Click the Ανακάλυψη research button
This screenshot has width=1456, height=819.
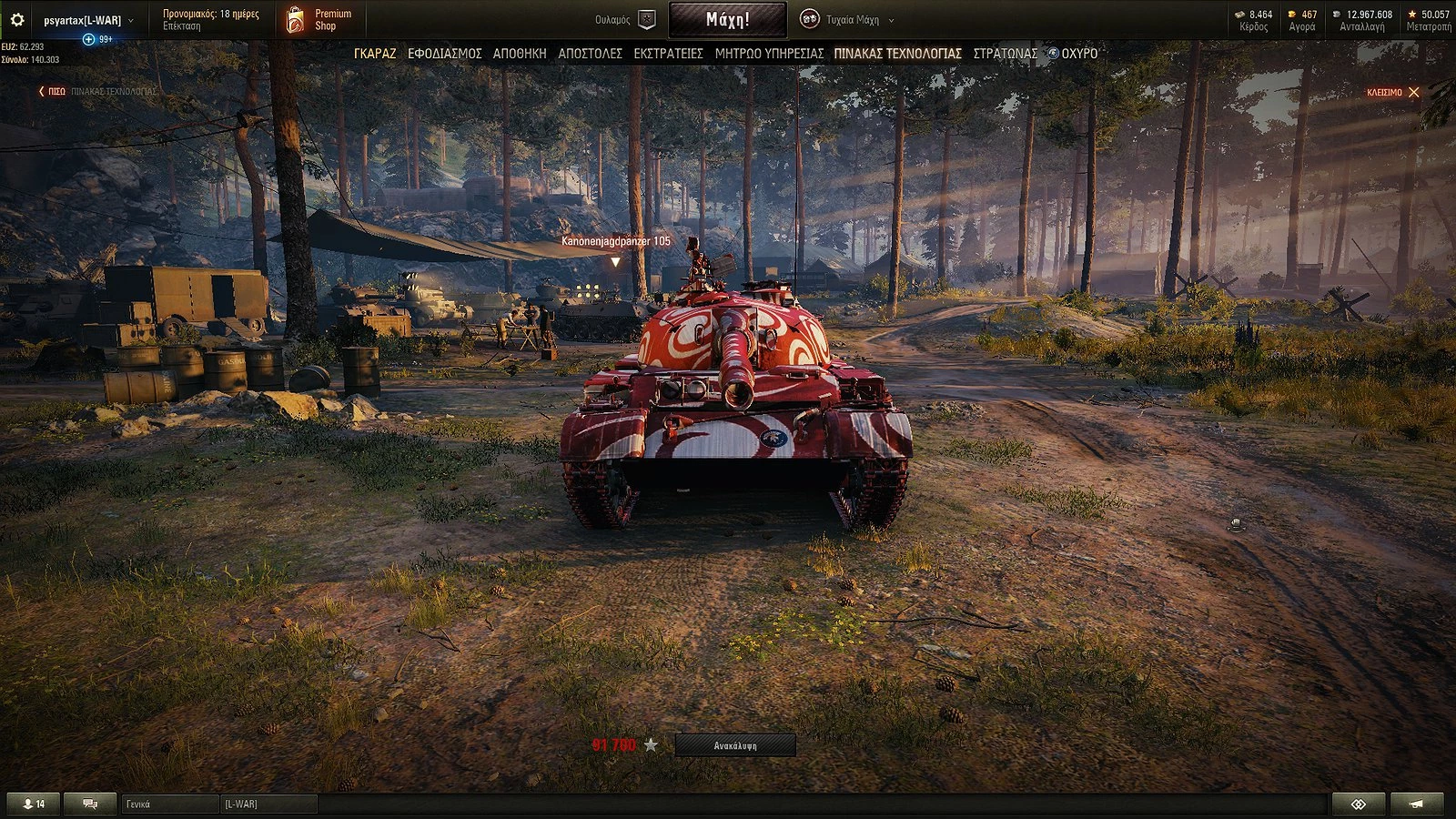[x=735, y=745]
